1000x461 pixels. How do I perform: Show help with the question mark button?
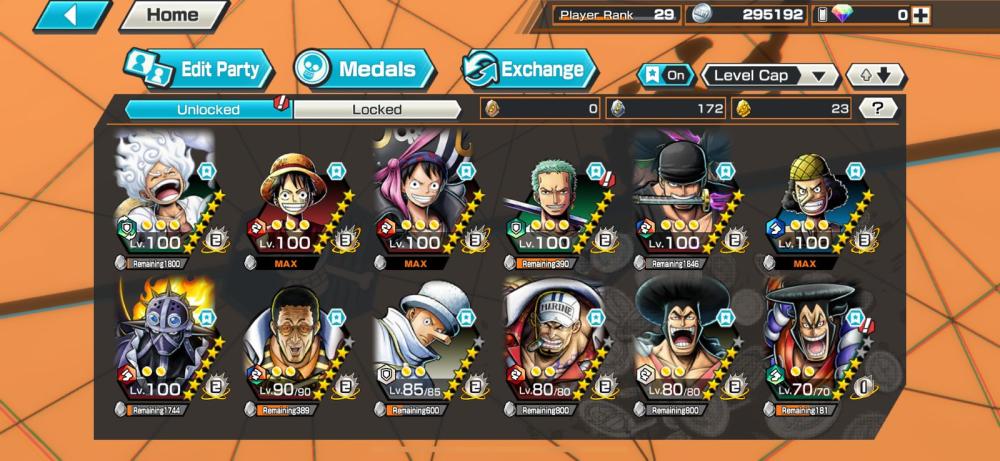coord(877,108)
